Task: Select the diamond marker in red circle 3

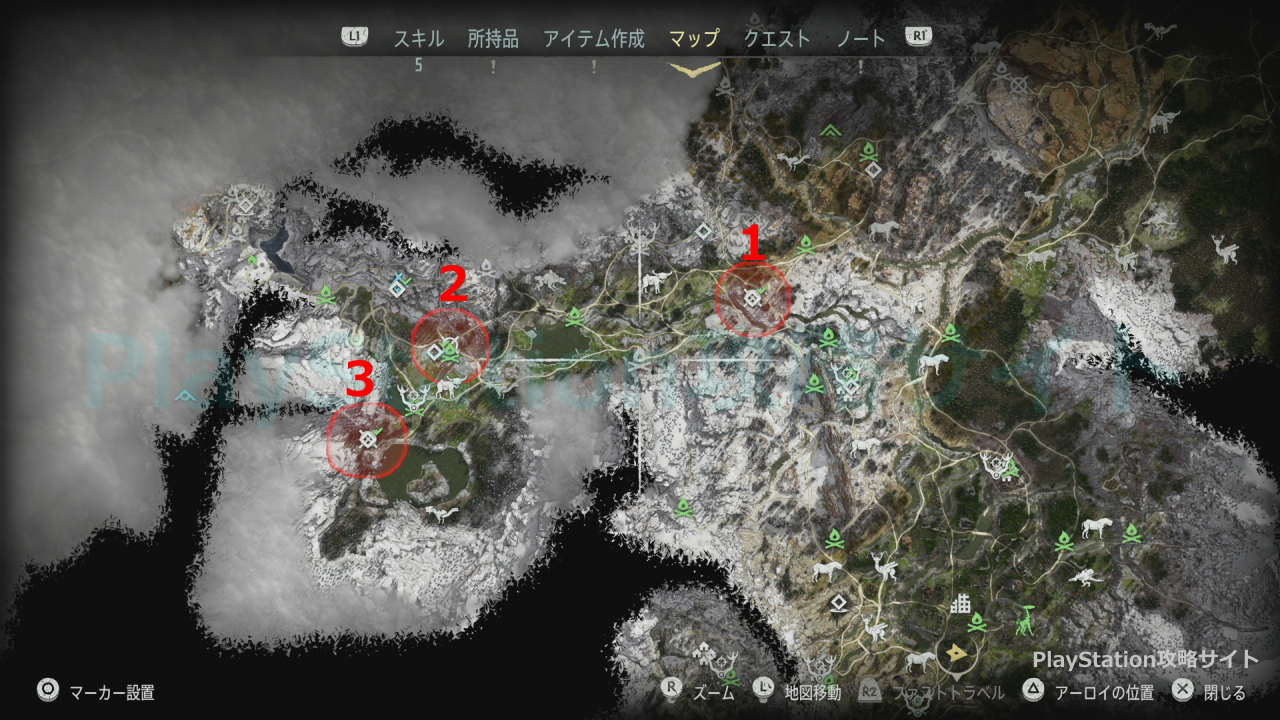Action: point(367,439)
